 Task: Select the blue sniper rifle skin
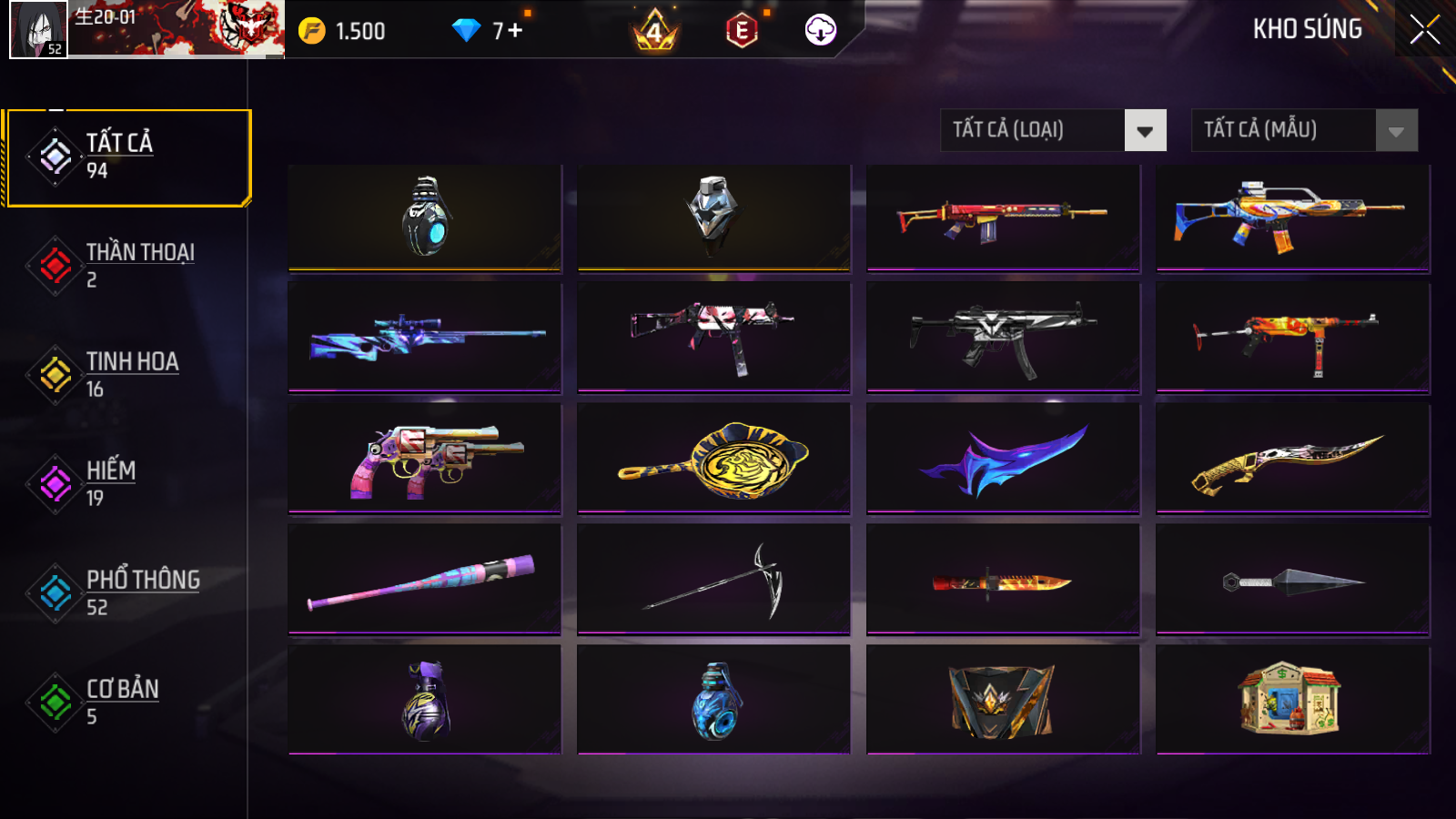tap(425, 337)
